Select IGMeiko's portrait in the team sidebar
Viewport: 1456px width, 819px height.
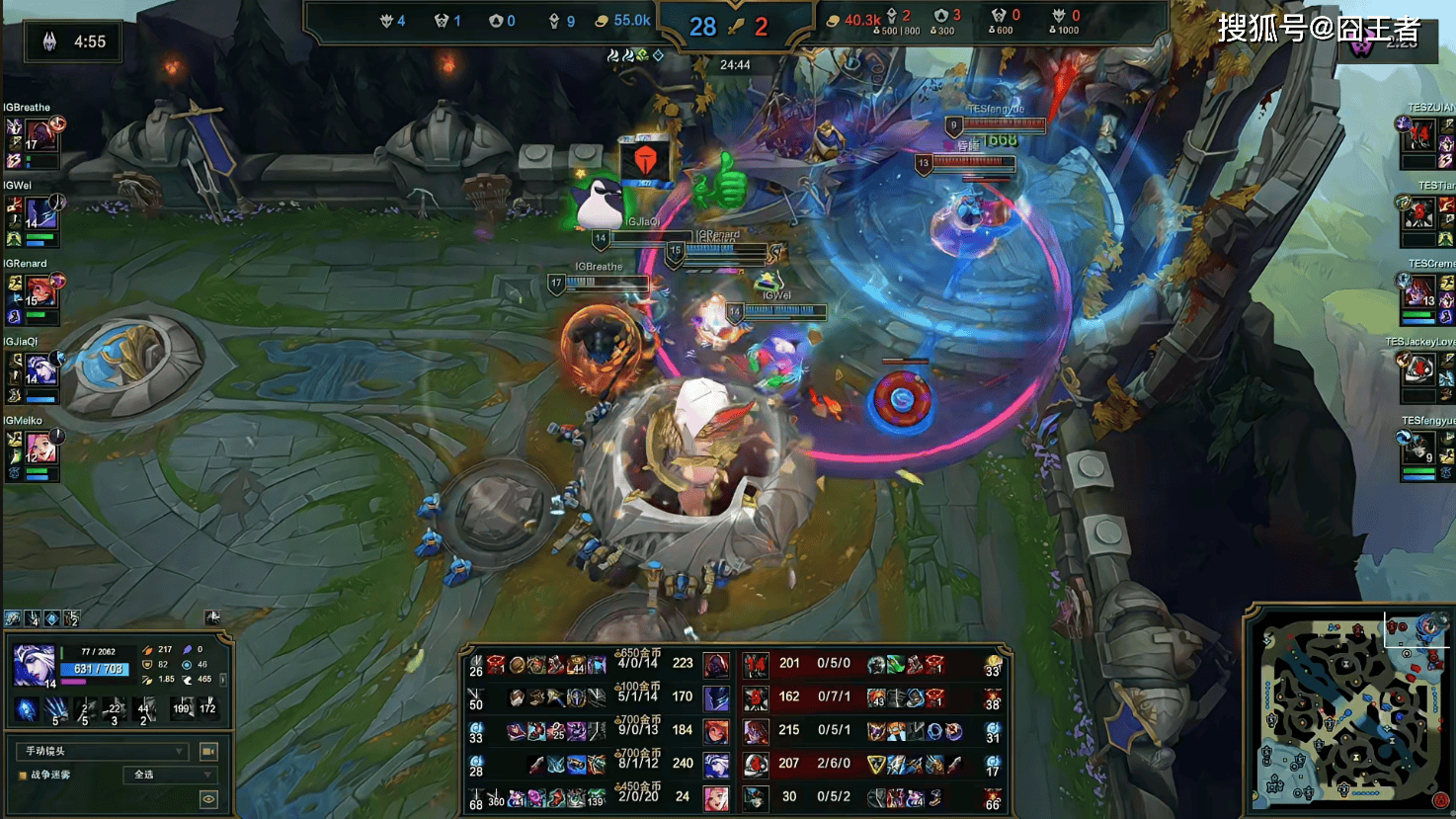point(40,448)
